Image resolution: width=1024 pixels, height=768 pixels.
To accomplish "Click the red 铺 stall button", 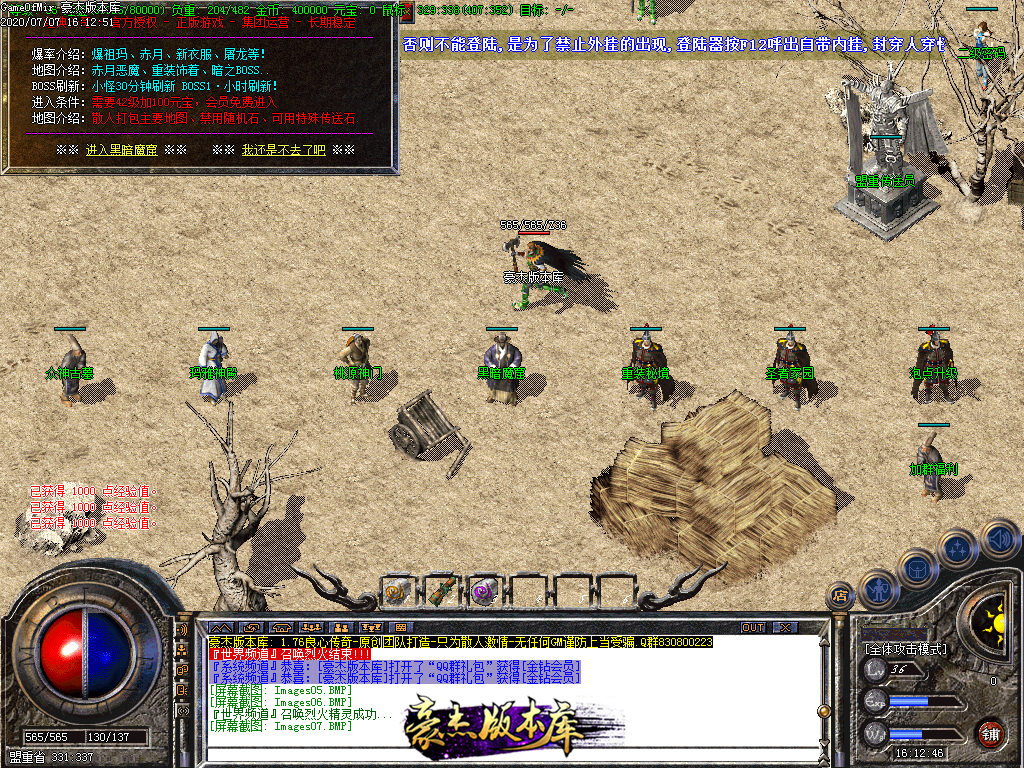I will point(990,735).
